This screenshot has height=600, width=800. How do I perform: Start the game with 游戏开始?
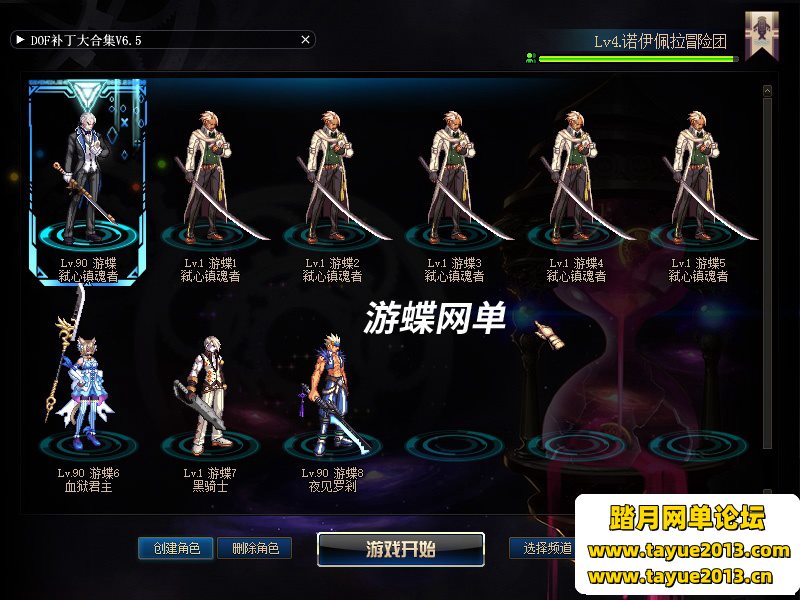click(x=401, y=549)
